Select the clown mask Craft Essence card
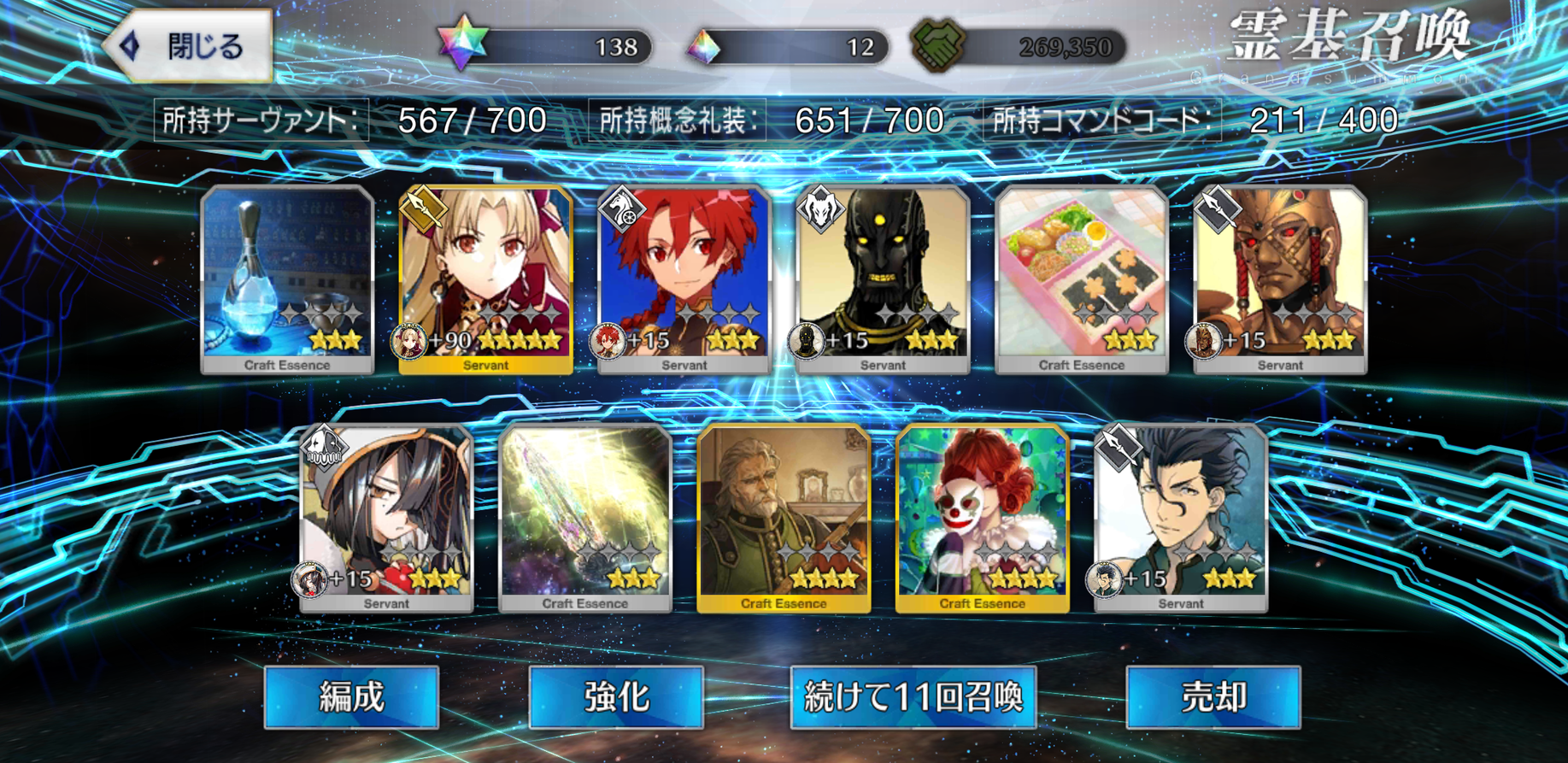 point(982,518)
